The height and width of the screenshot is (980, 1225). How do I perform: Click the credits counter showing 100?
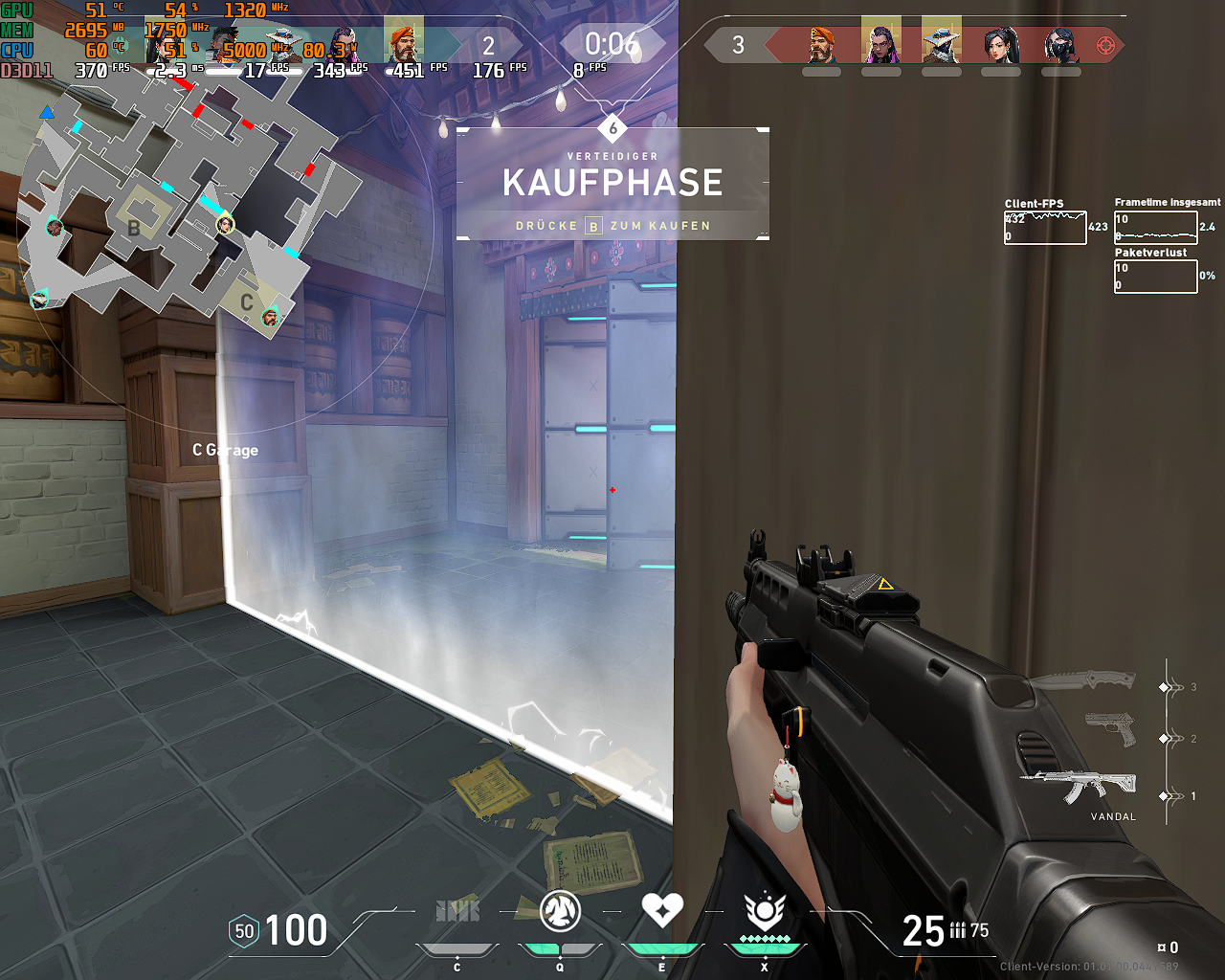pos(299,930)
